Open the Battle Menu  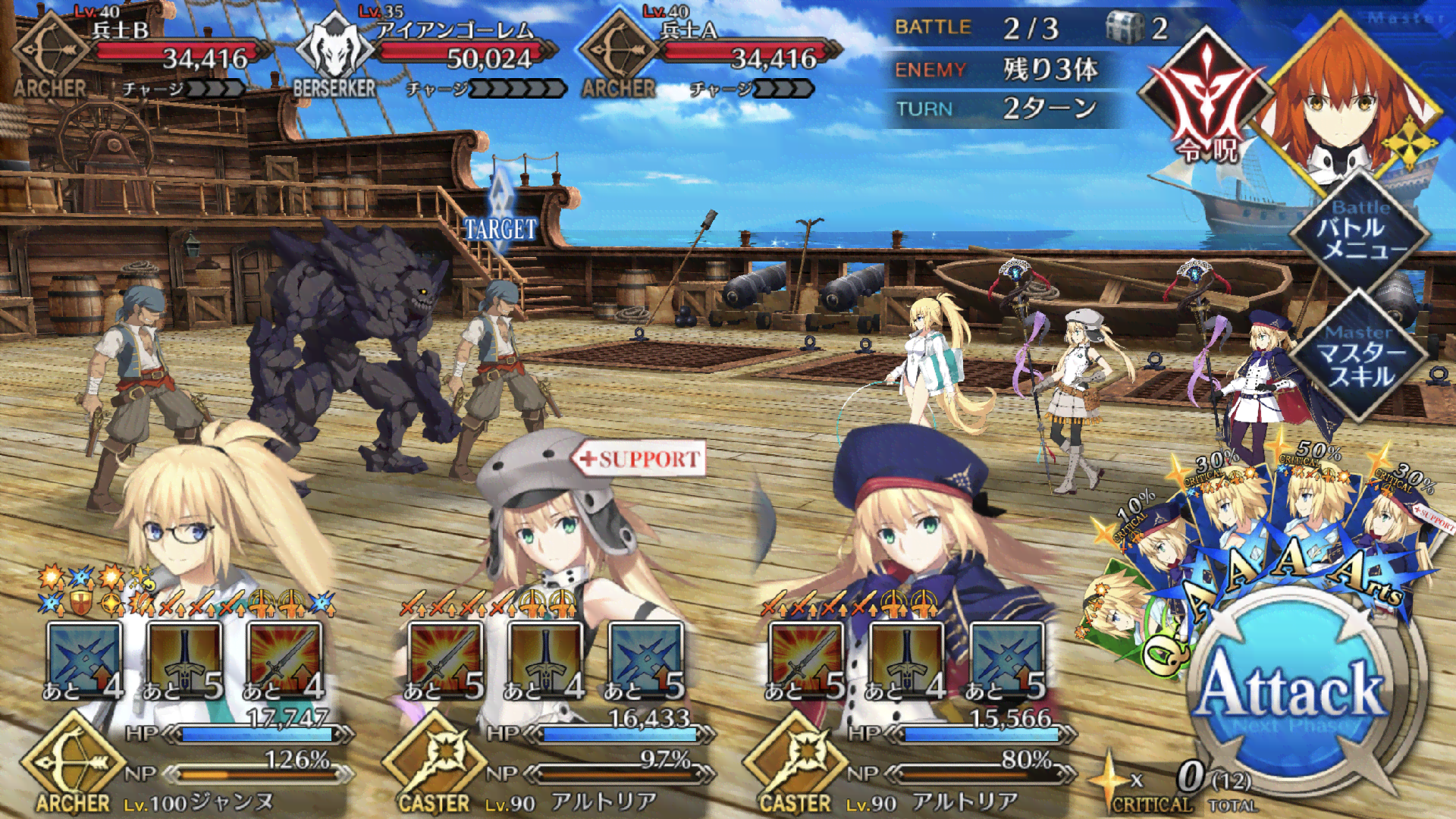point(1361,231)
